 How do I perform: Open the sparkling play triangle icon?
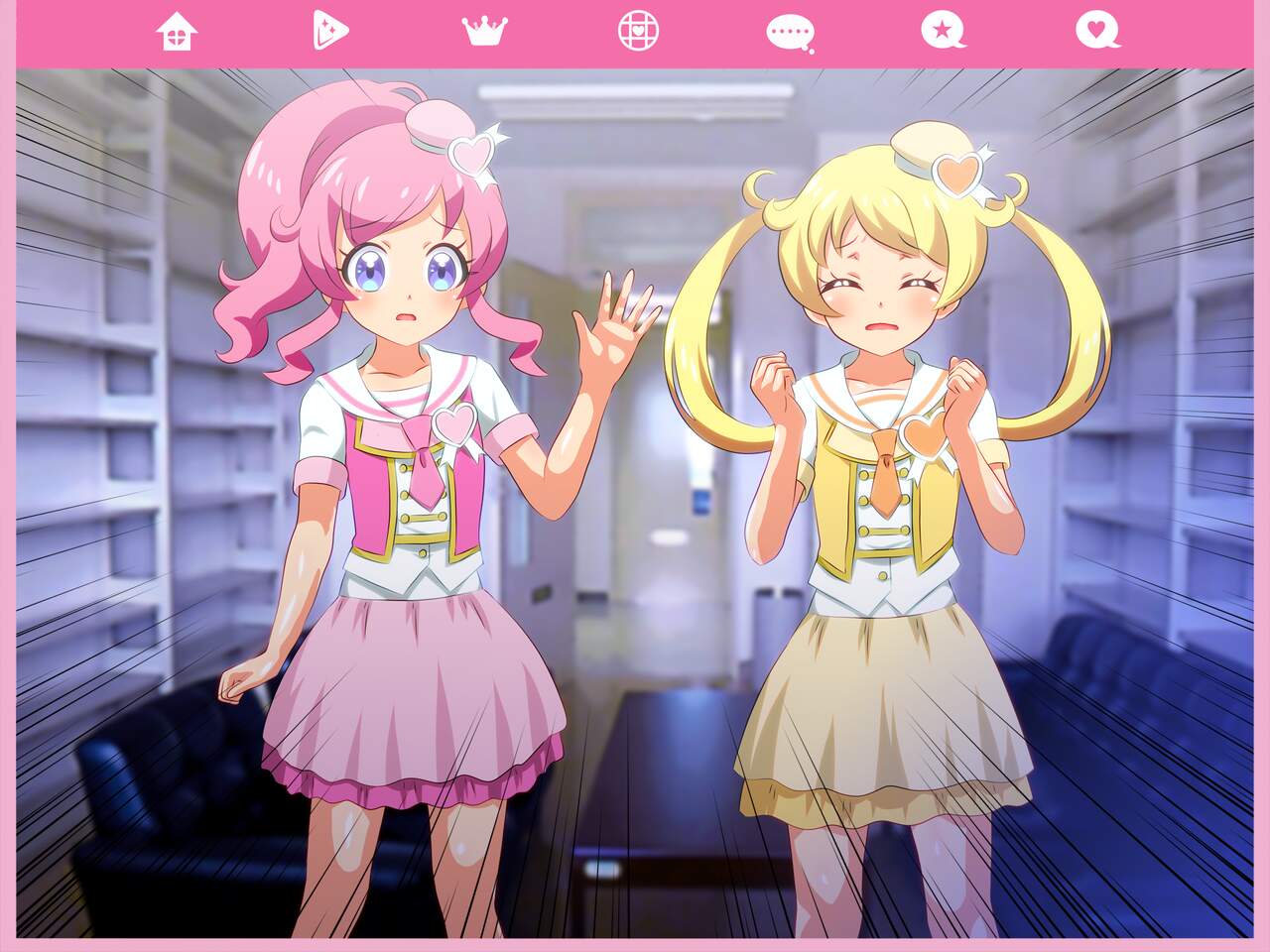(x=329, y=31)
